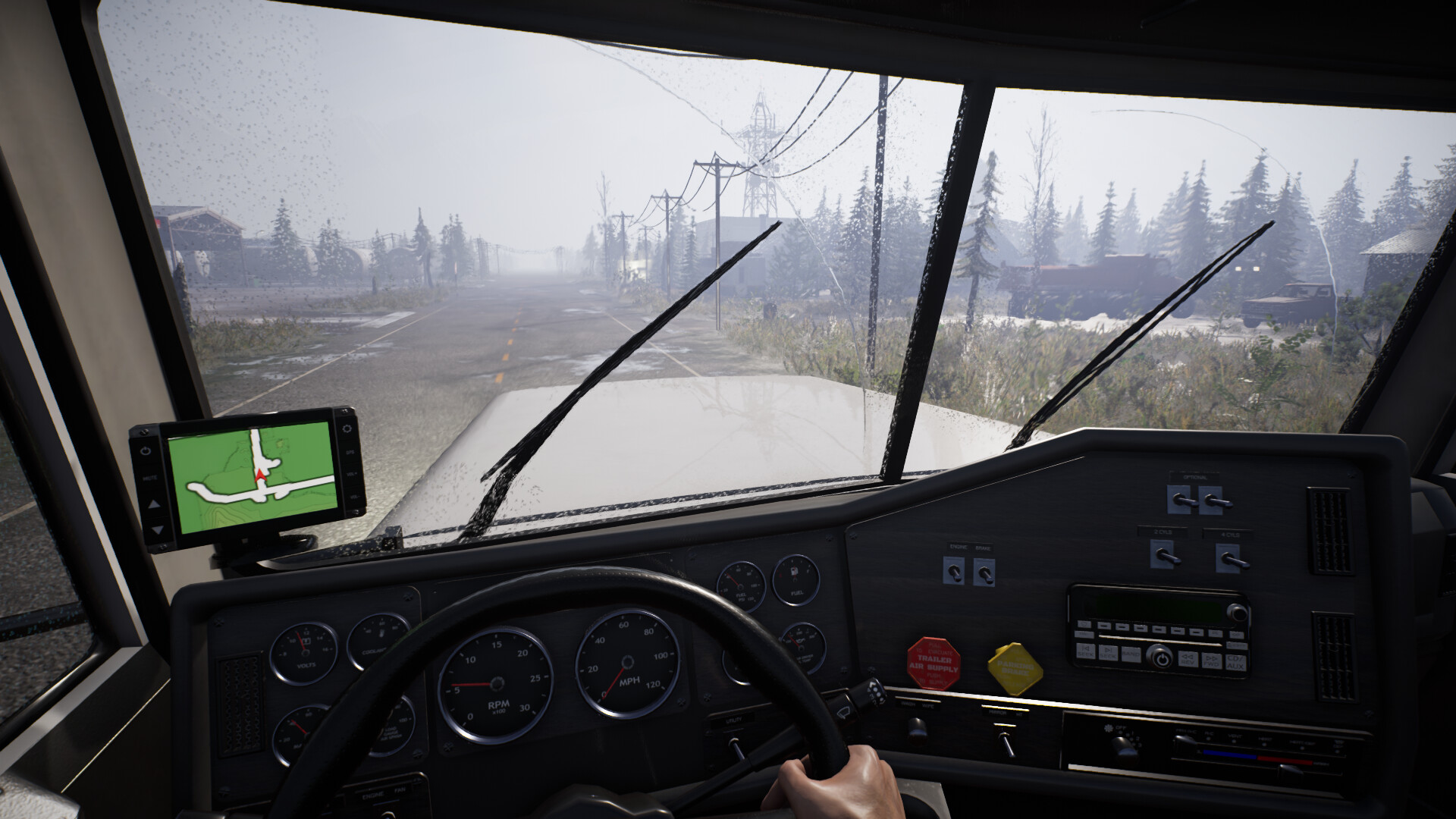
Task: Toggle the GPS unit's power button
Action: pyautogui.click(x=146, y=450)
